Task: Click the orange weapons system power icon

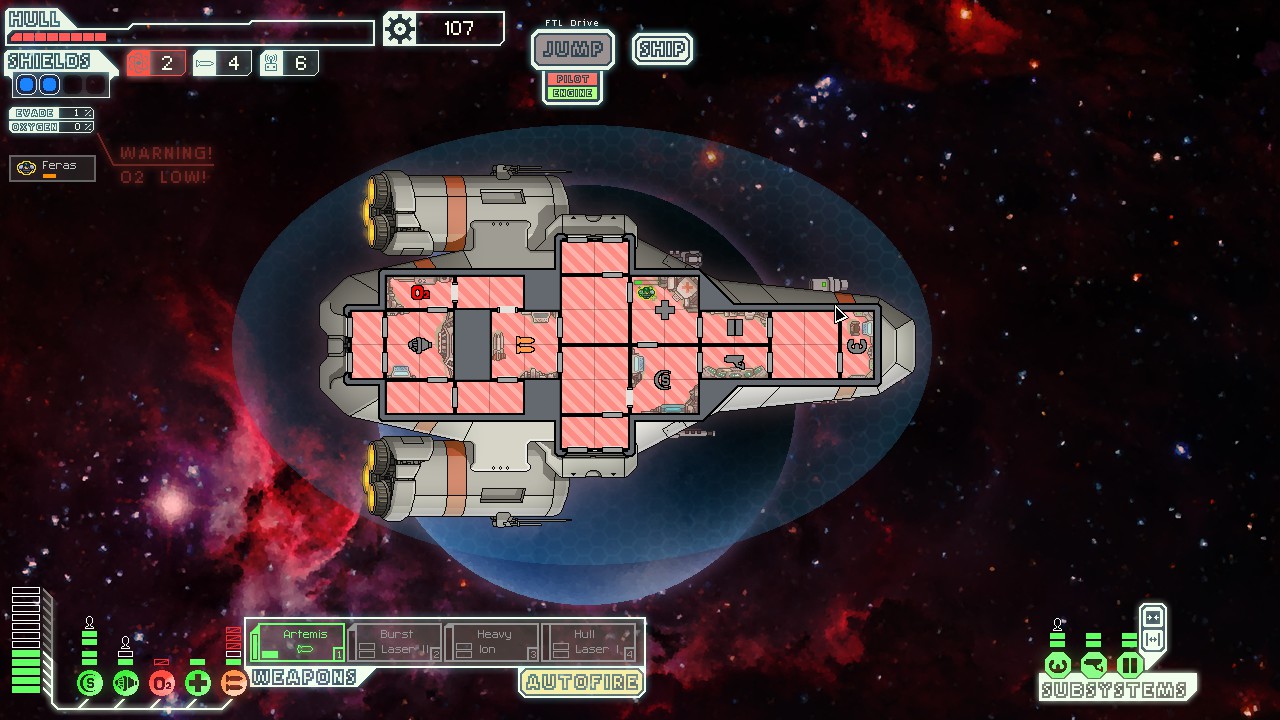Action: pos(233,683)
